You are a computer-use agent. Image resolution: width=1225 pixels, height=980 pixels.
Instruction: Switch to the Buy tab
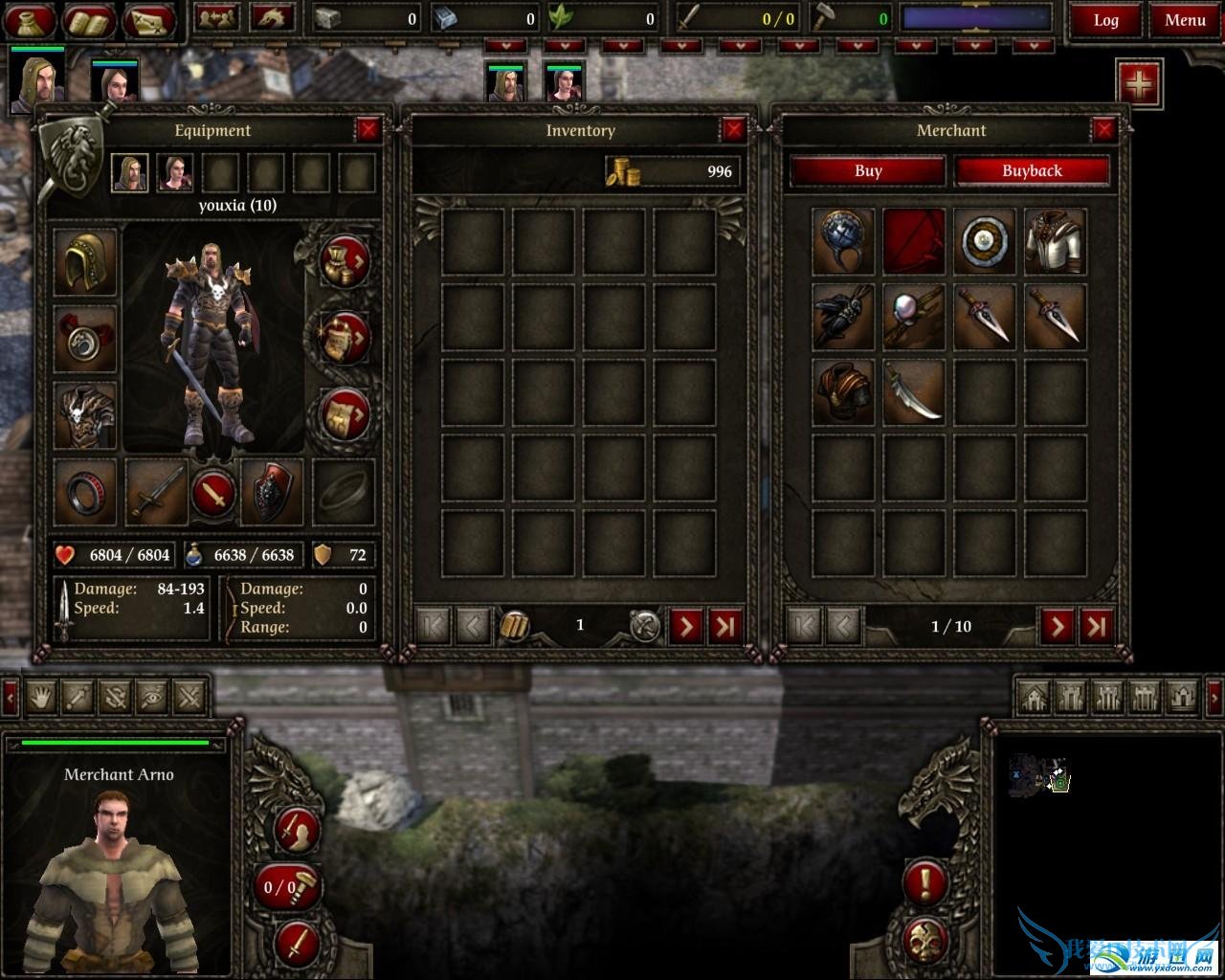868,171
